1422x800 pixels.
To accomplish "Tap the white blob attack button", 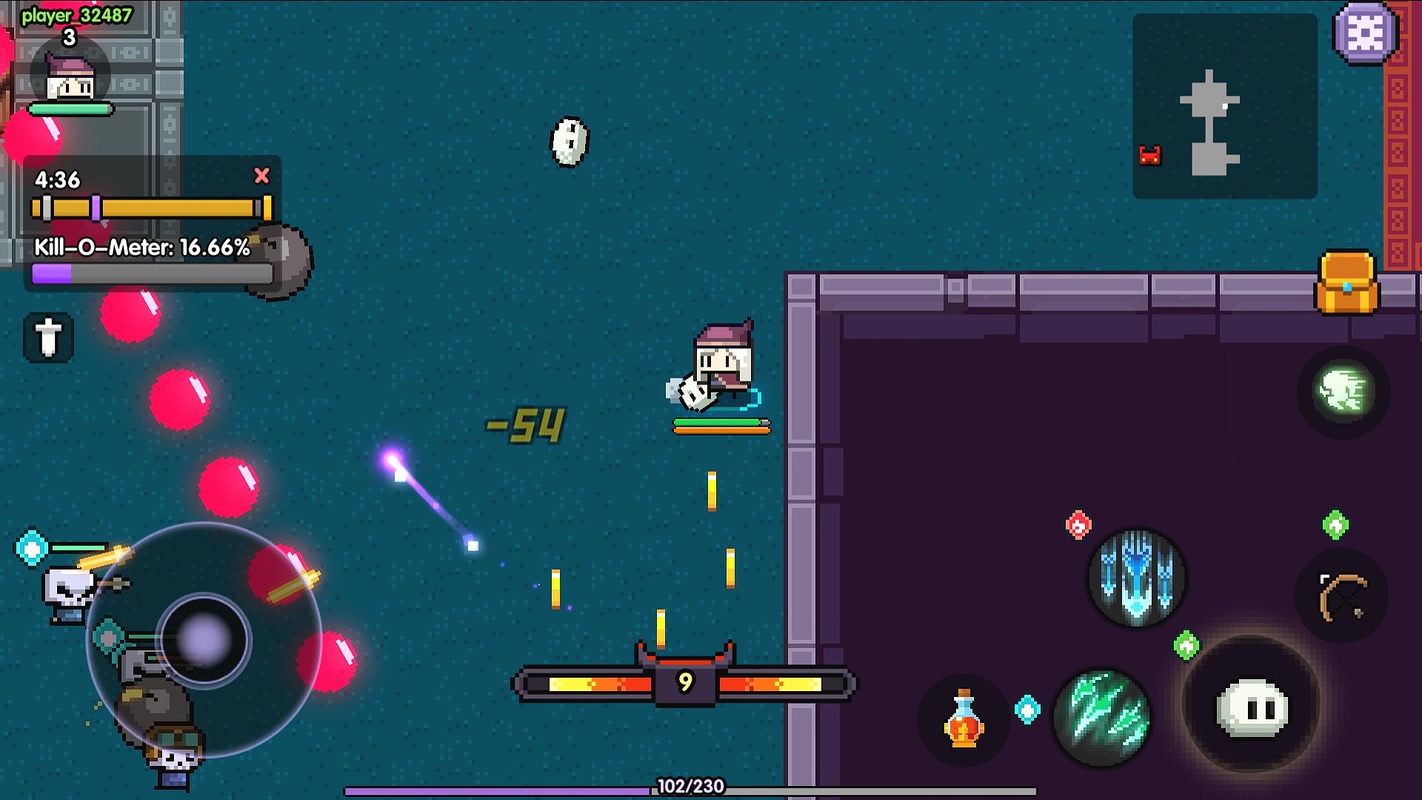I will pyautogui.click(x=1251, y=705).
